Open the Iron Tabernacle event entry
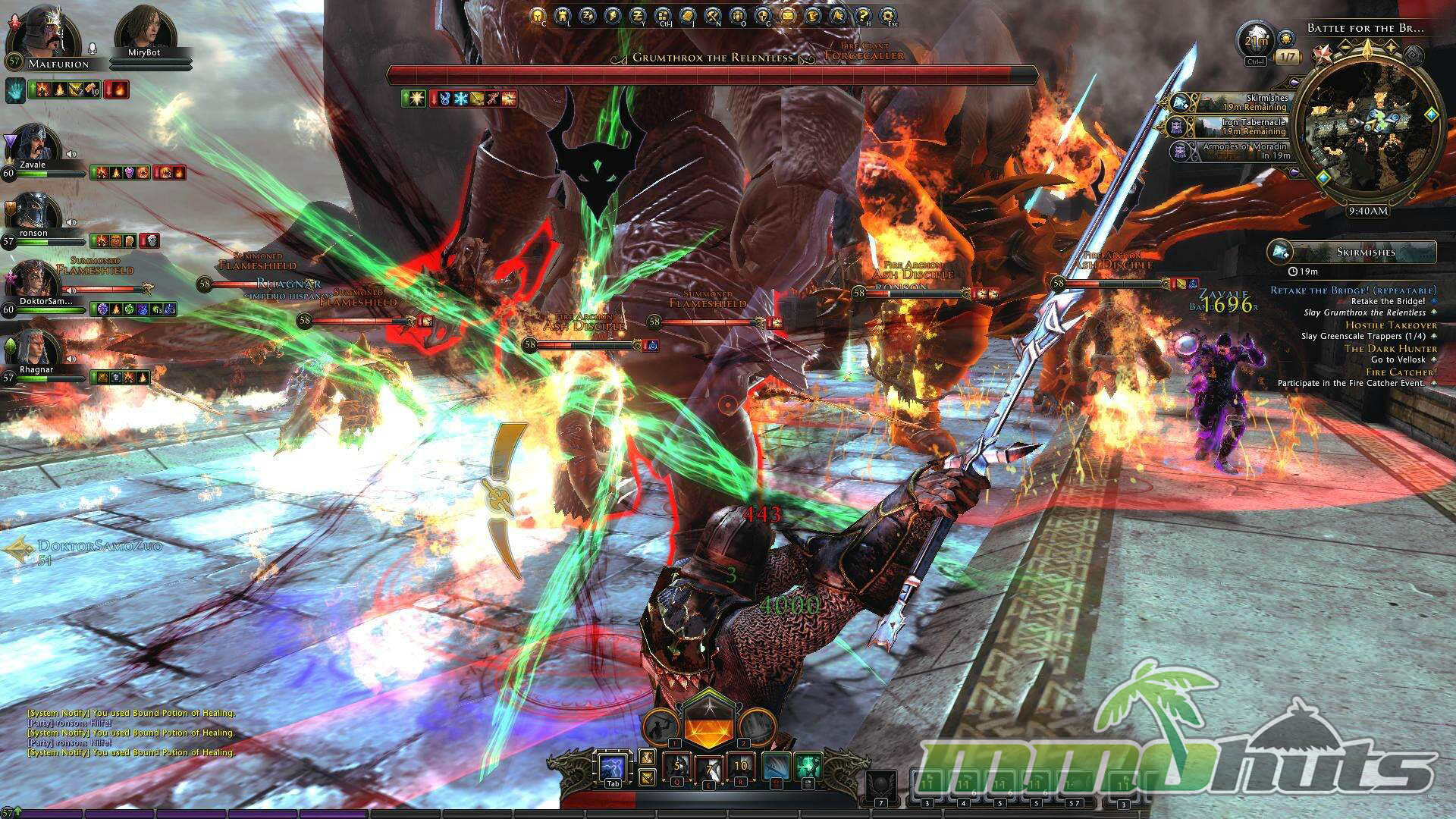1456x819 pixels. [x=1236, y=127]
